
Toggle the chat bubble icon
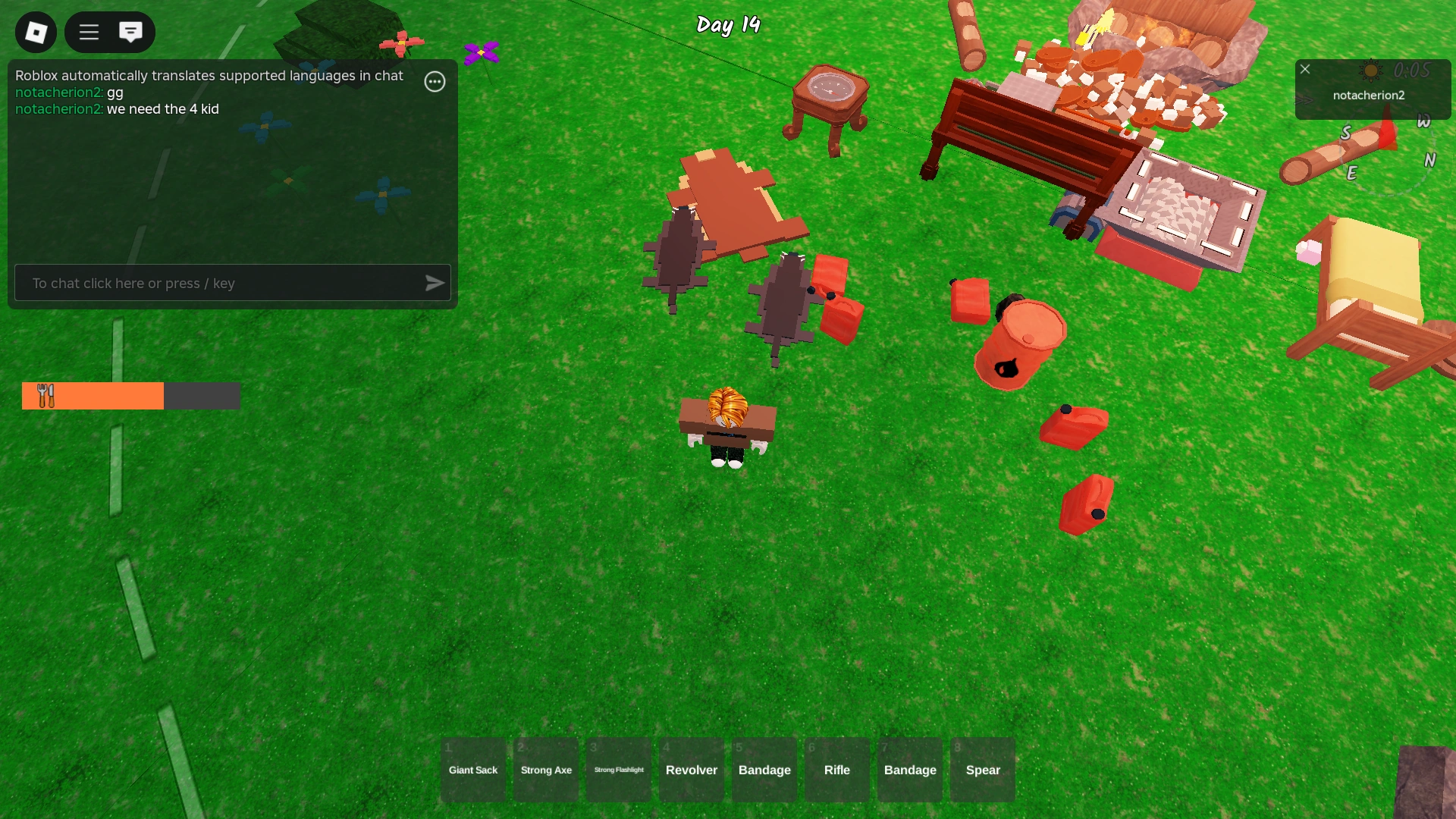click(131, 33)
